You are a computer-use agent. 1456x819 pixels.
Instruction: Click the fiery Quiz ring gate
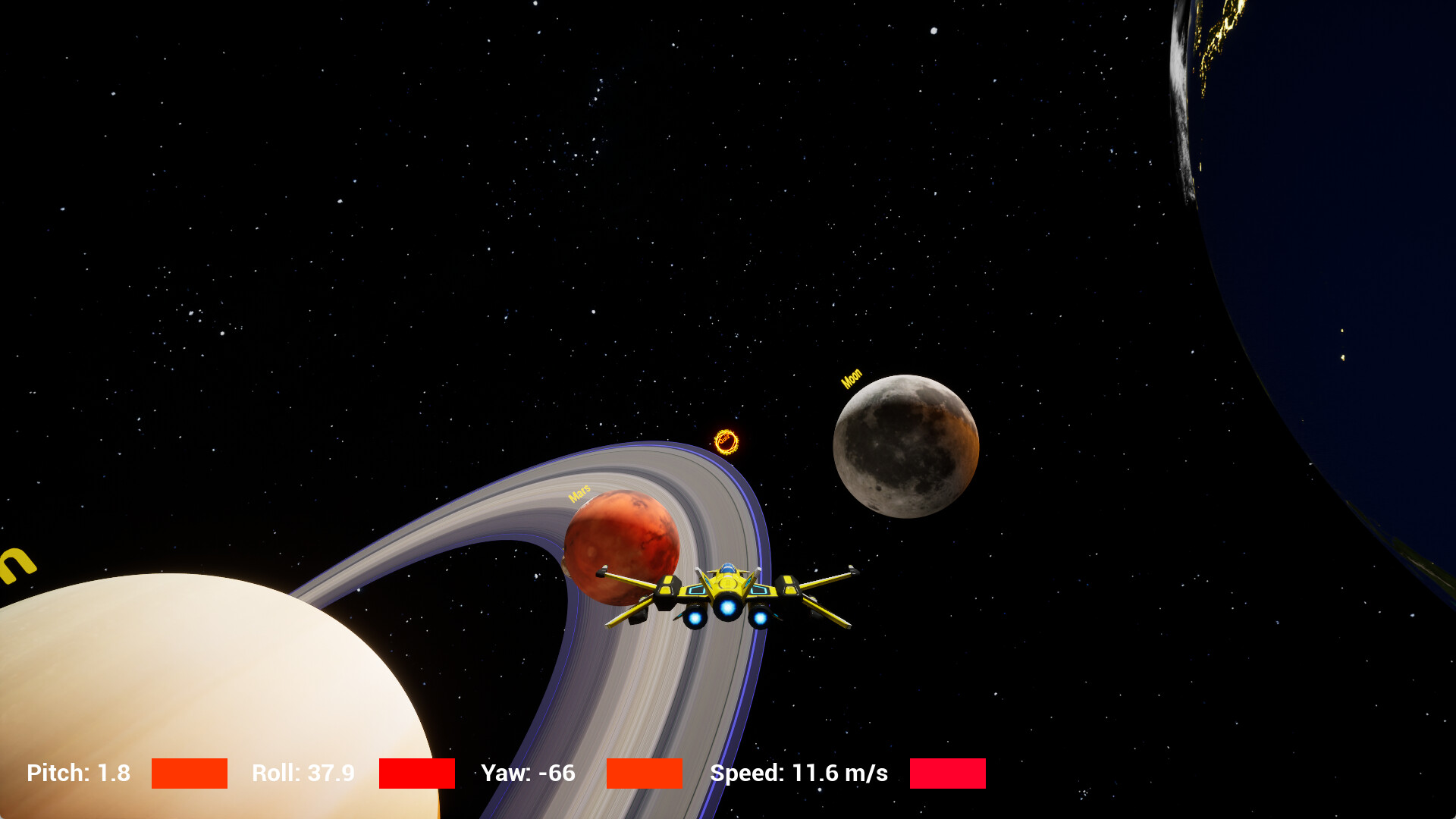click(727, 441)
